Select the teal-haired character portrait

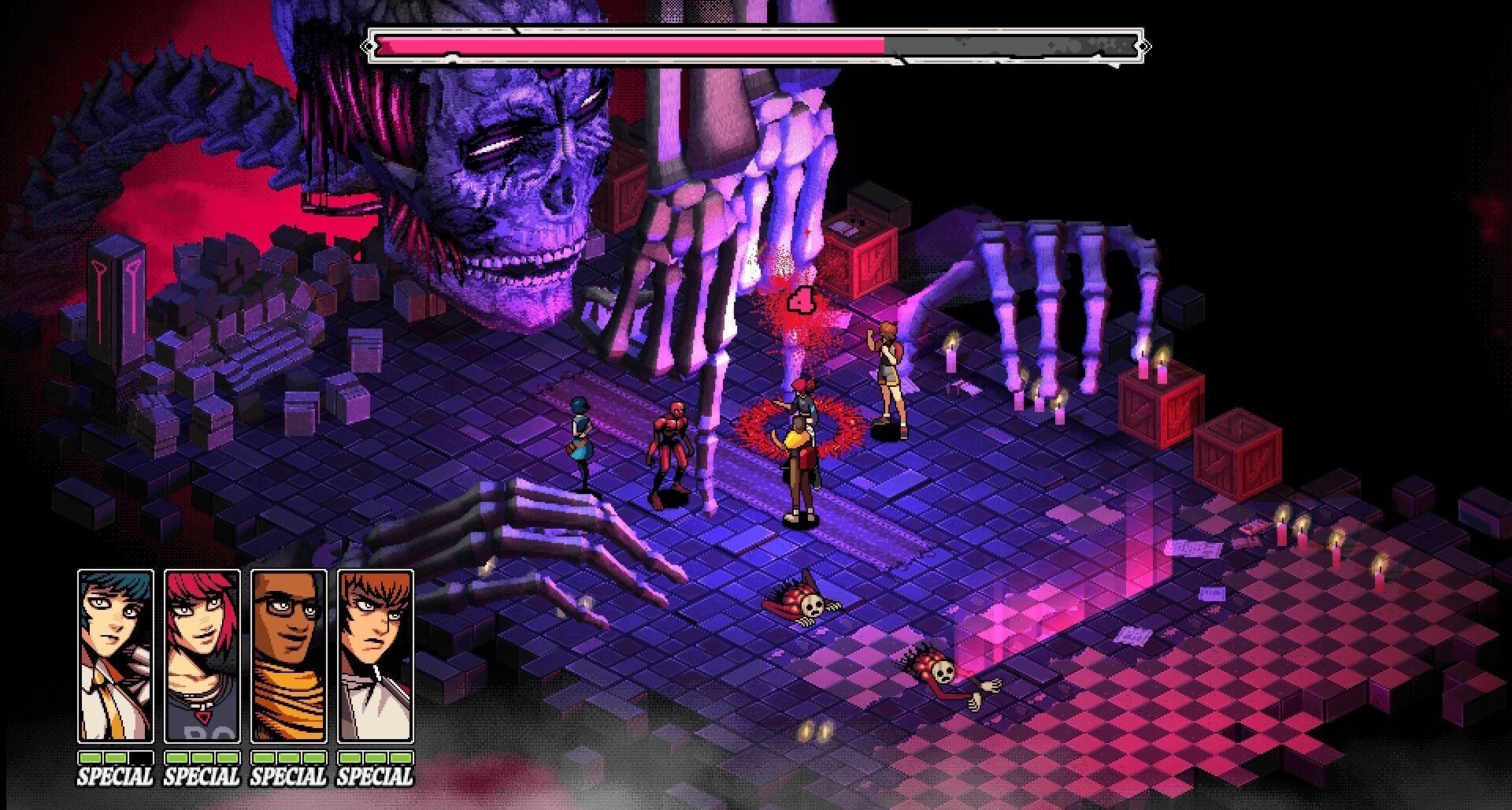coord(115,656)
